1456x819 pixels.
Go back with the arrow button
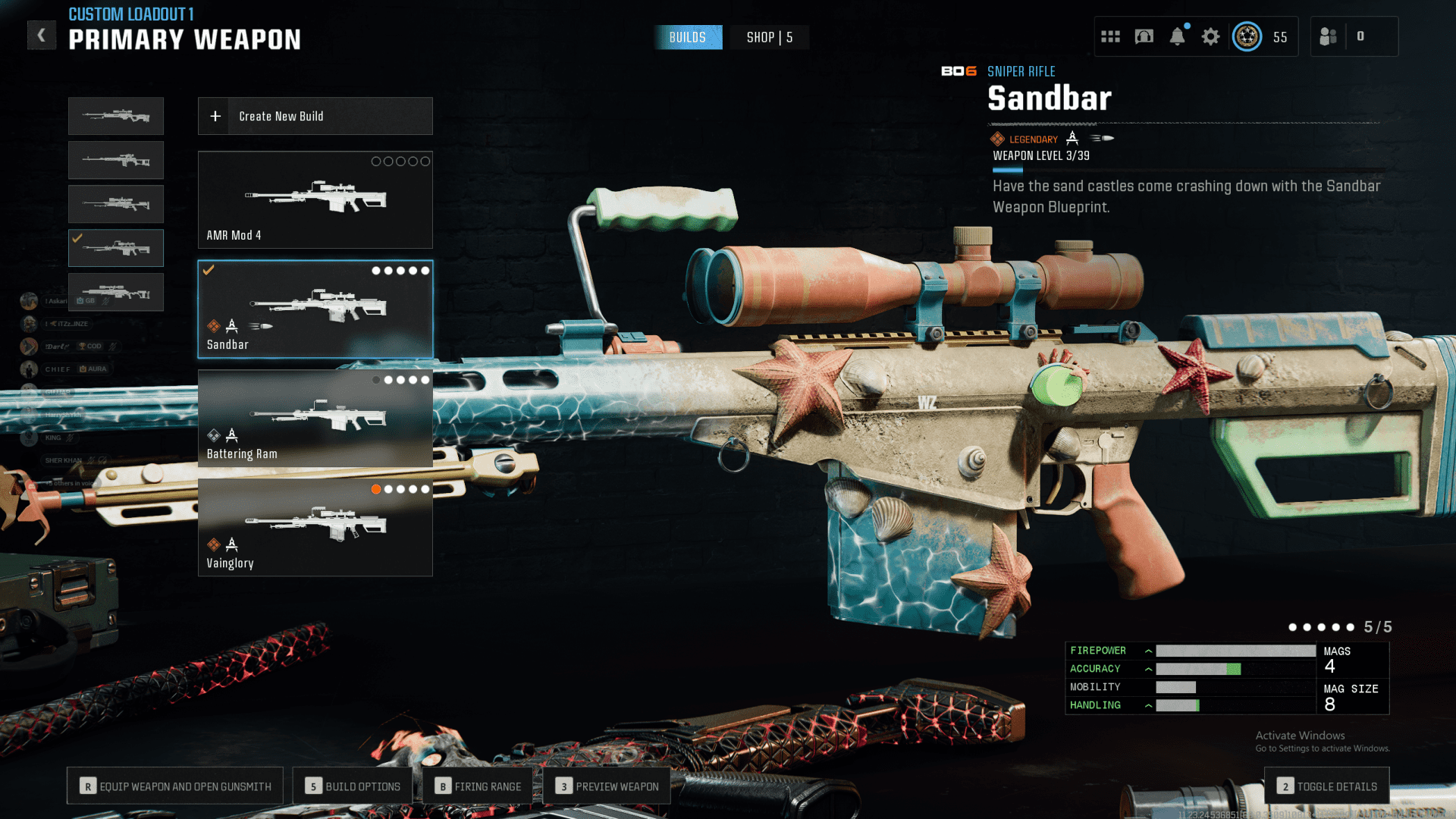click(42, 35)
